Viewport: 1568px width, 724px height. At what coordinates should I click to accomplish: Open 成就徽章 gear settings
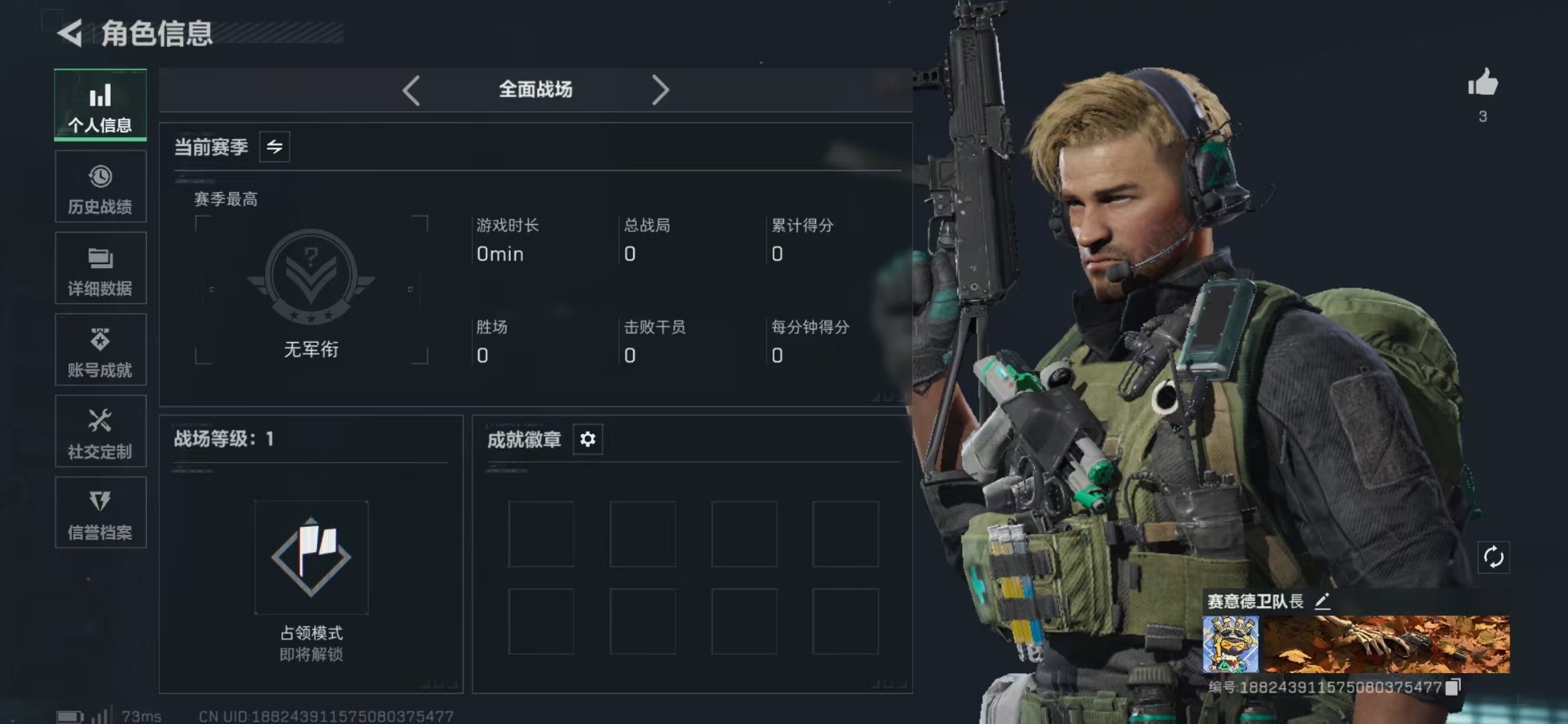click(588, 439)
